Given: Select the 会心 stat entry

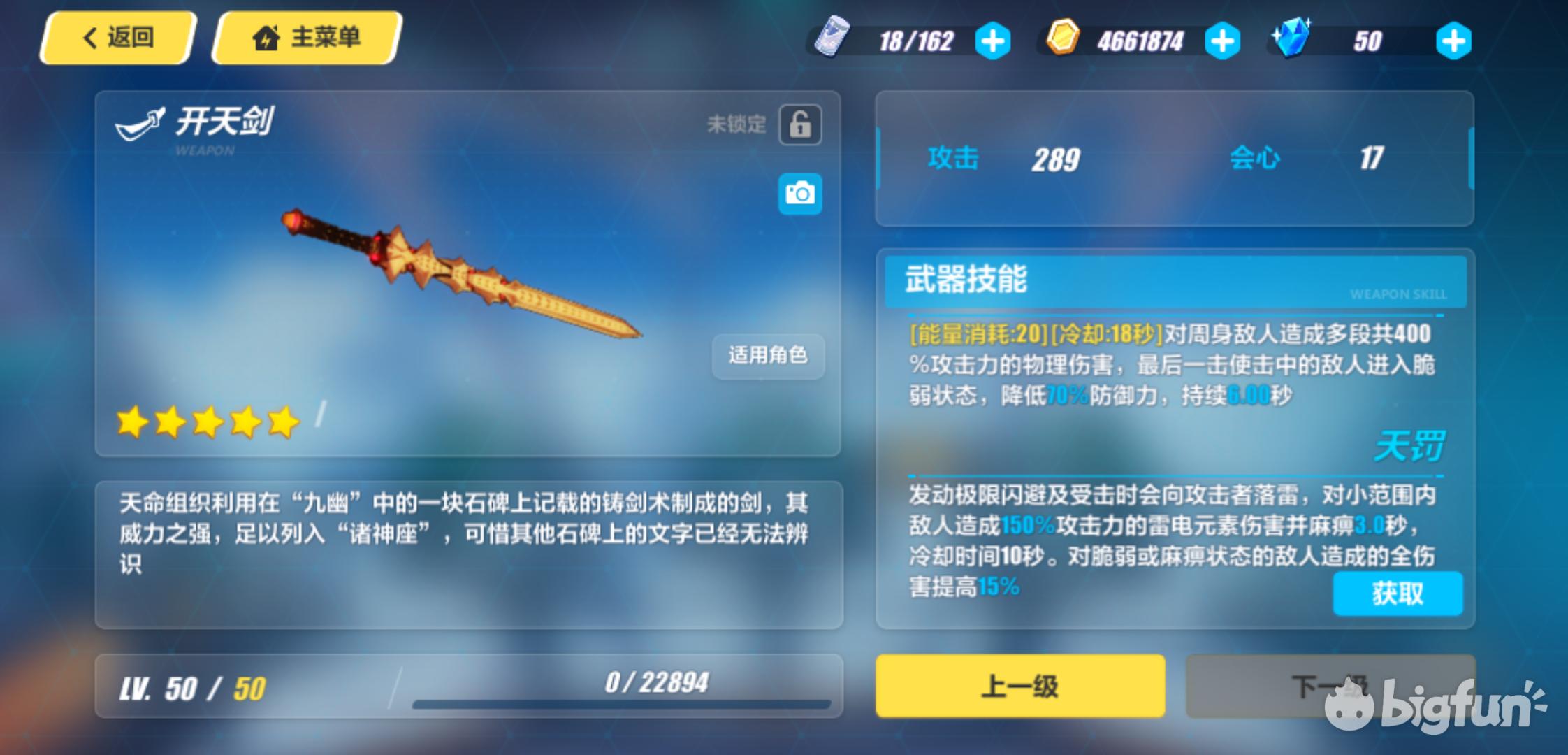Looking at the screenshot, I should [x=1256, y=159].
